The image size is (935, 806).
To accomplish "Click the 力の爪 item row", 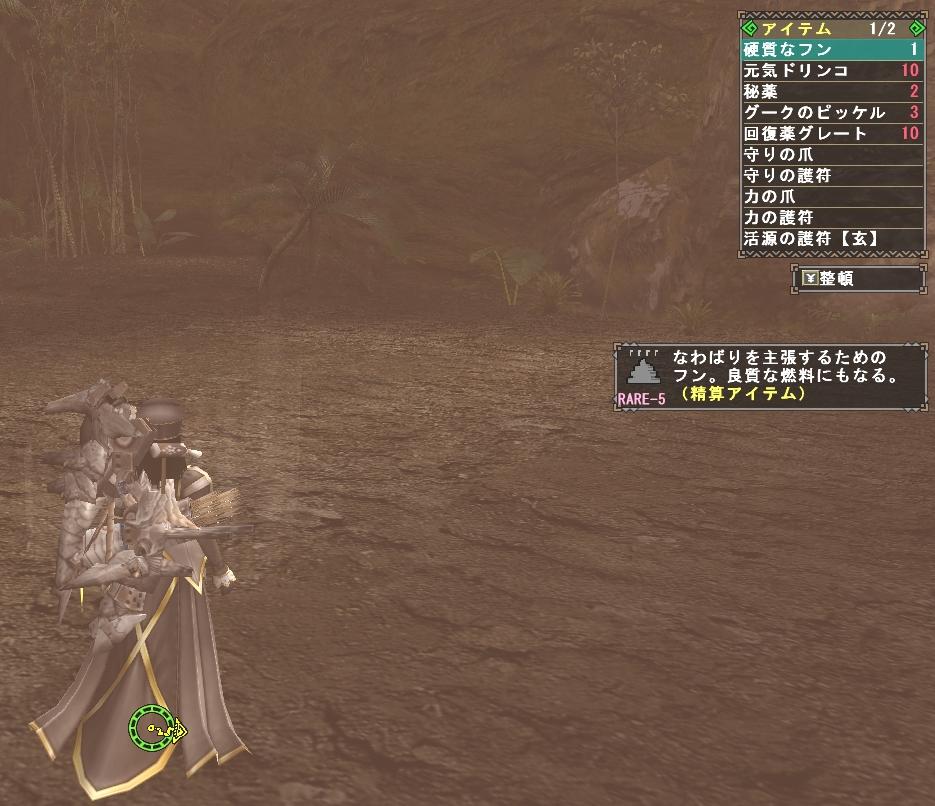I will click(831, 197).
